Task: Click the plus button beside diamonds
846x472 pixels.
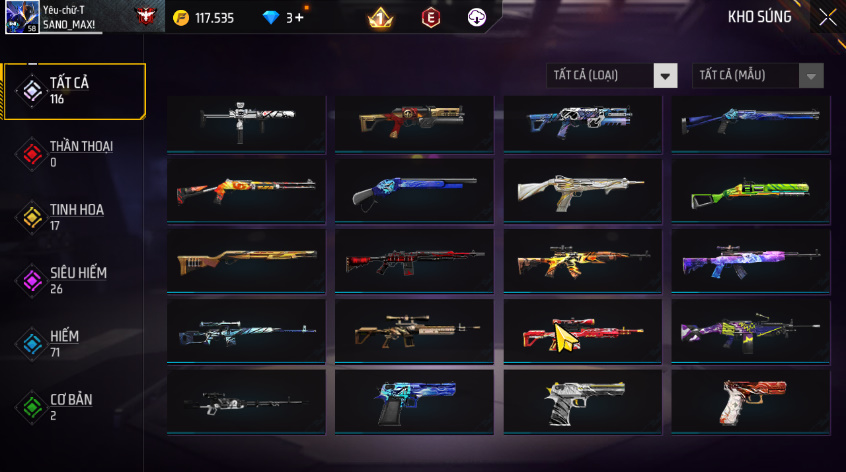Action: click(x=299, y=18)
